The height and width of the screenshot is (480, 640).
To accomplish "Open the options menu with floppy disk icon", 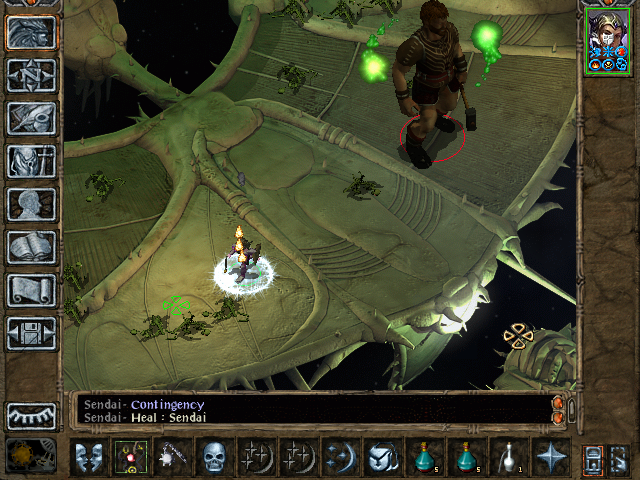I will coord(32,333).
